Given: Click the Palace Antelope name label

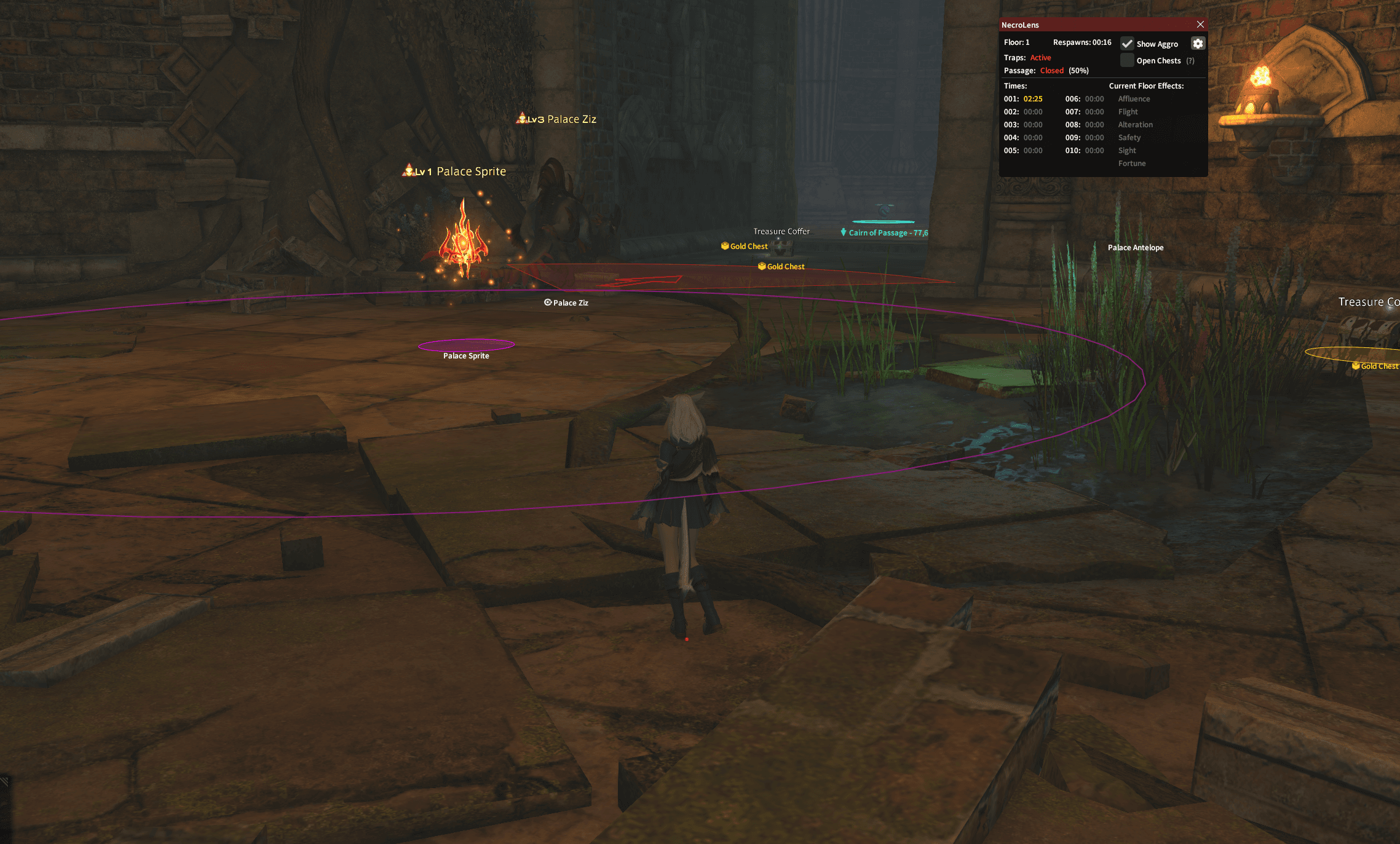Looking at the screenshot, I should pyautogui.click(x=1136, y=247).
